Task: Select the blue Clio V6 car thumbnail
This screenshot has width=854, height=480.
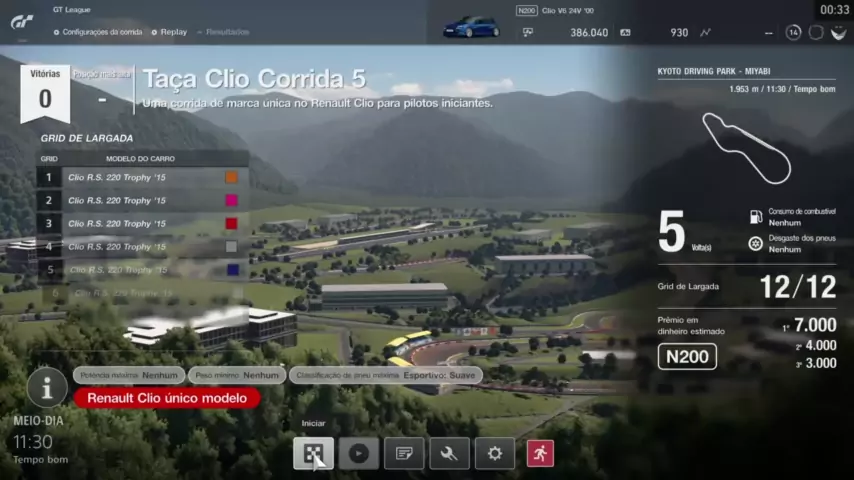Action: click(x=471, y=25)
